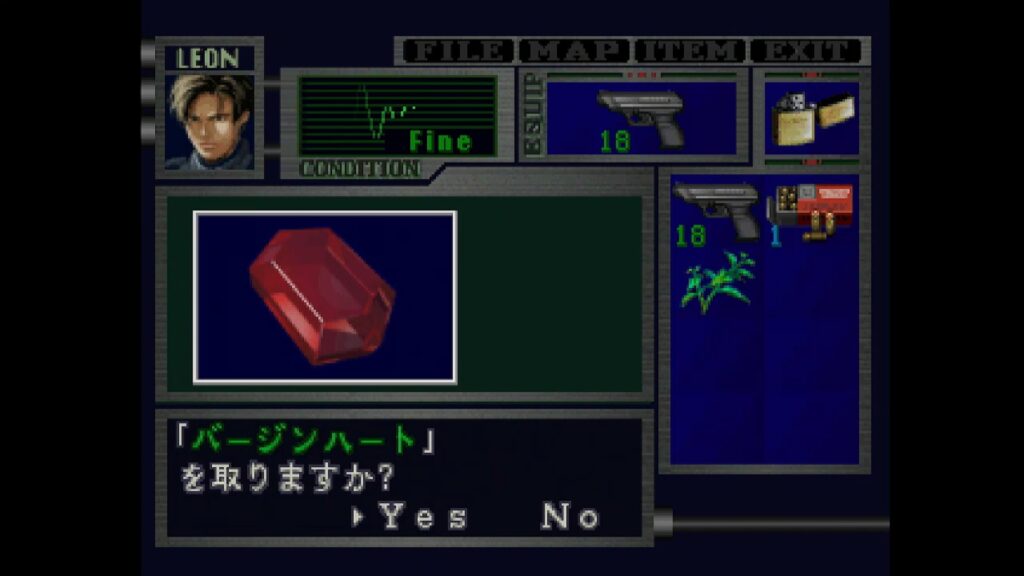This screenshot has width=1024, height=576.
Task: Pick the green herb in the inventory
Action: 717,281
